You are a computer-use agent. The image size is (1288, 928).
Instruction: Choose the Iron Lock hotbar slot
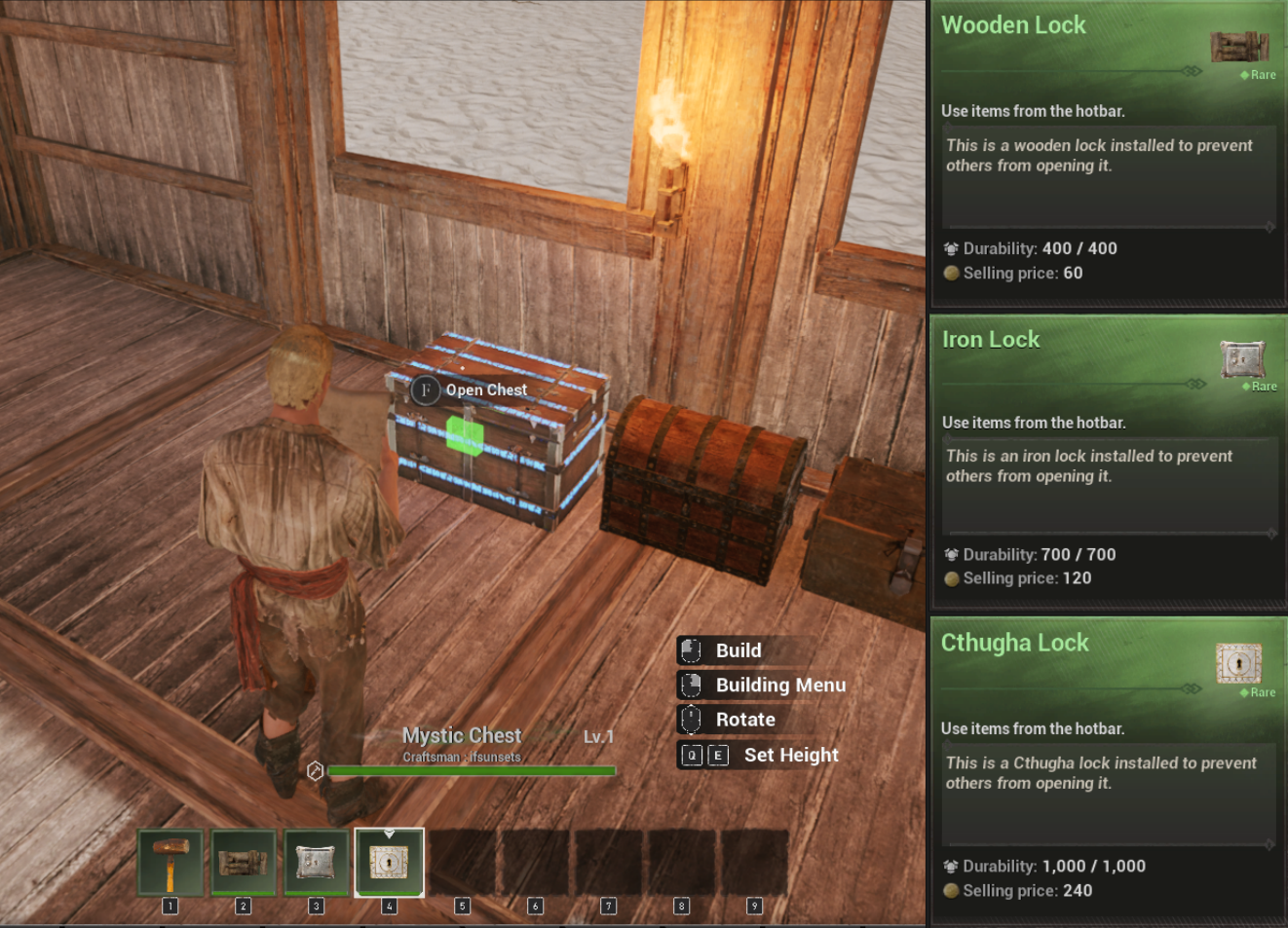pyautogui.click(x=316, y=862)
